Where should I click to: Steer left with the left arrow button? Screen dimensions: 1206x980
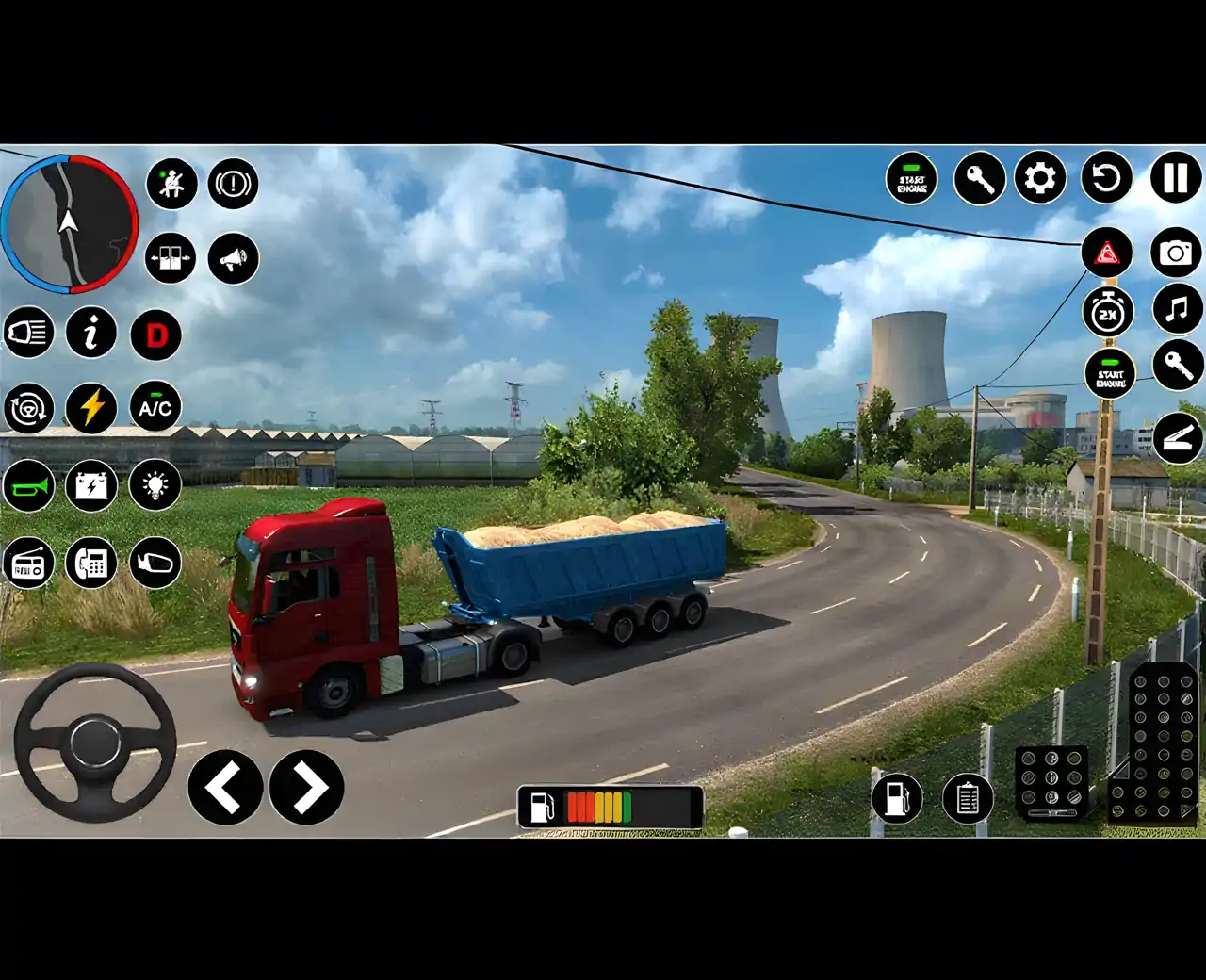[x=225, y=787]
